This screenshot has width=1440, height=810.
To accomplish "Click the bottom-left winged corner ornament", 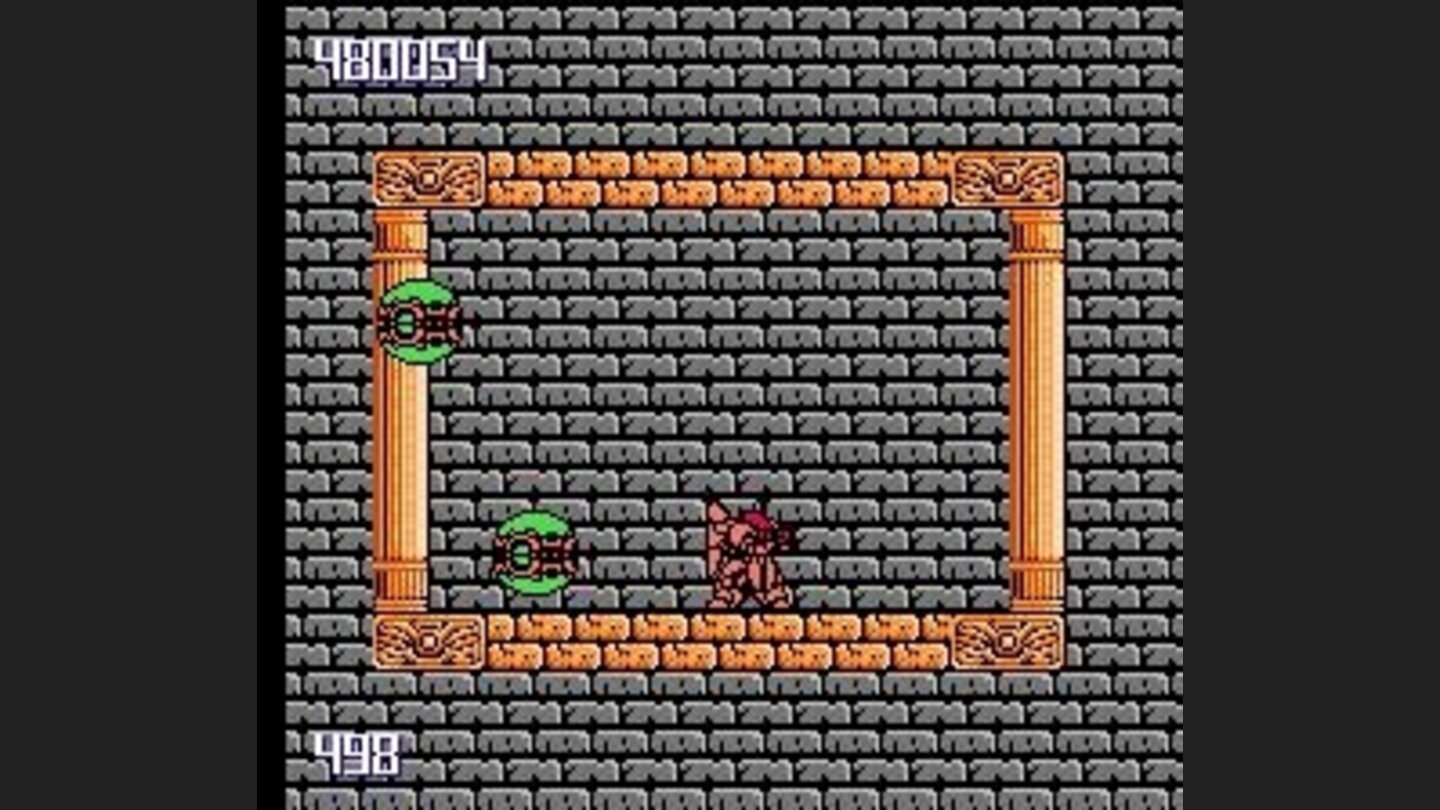I will click(430, 640).
